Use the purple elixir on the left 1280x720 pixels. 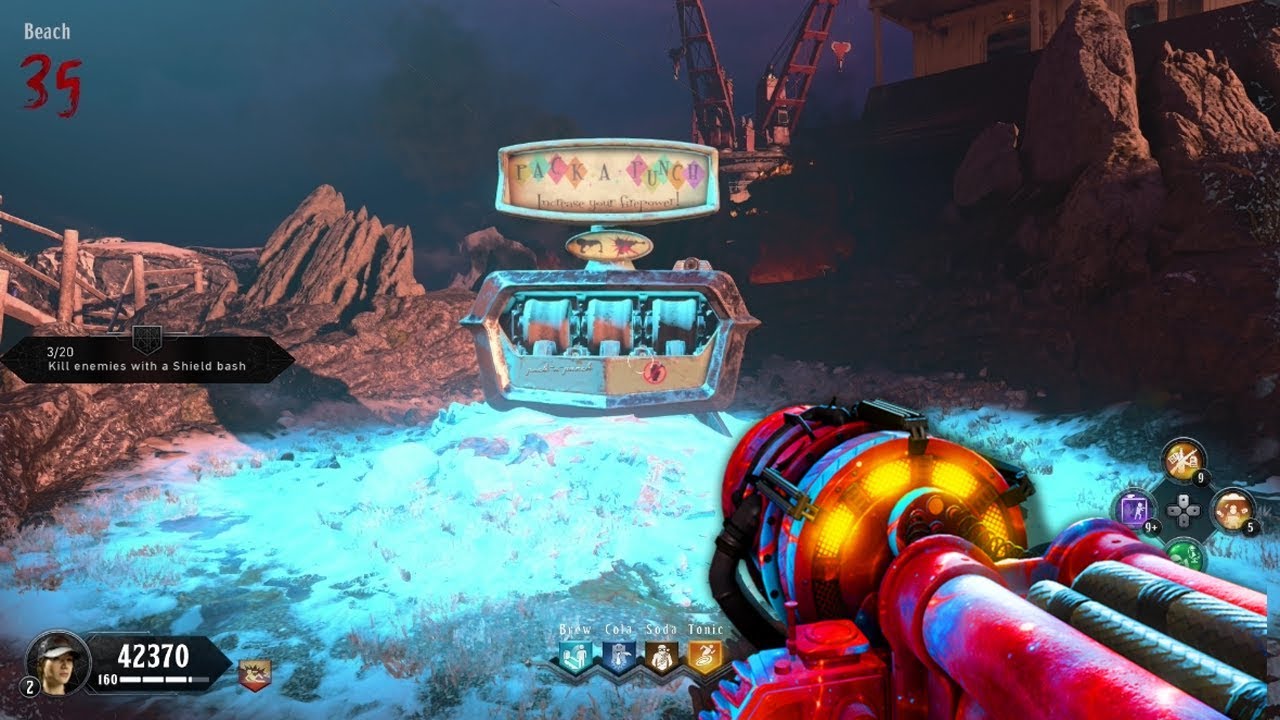[1134, 509]
